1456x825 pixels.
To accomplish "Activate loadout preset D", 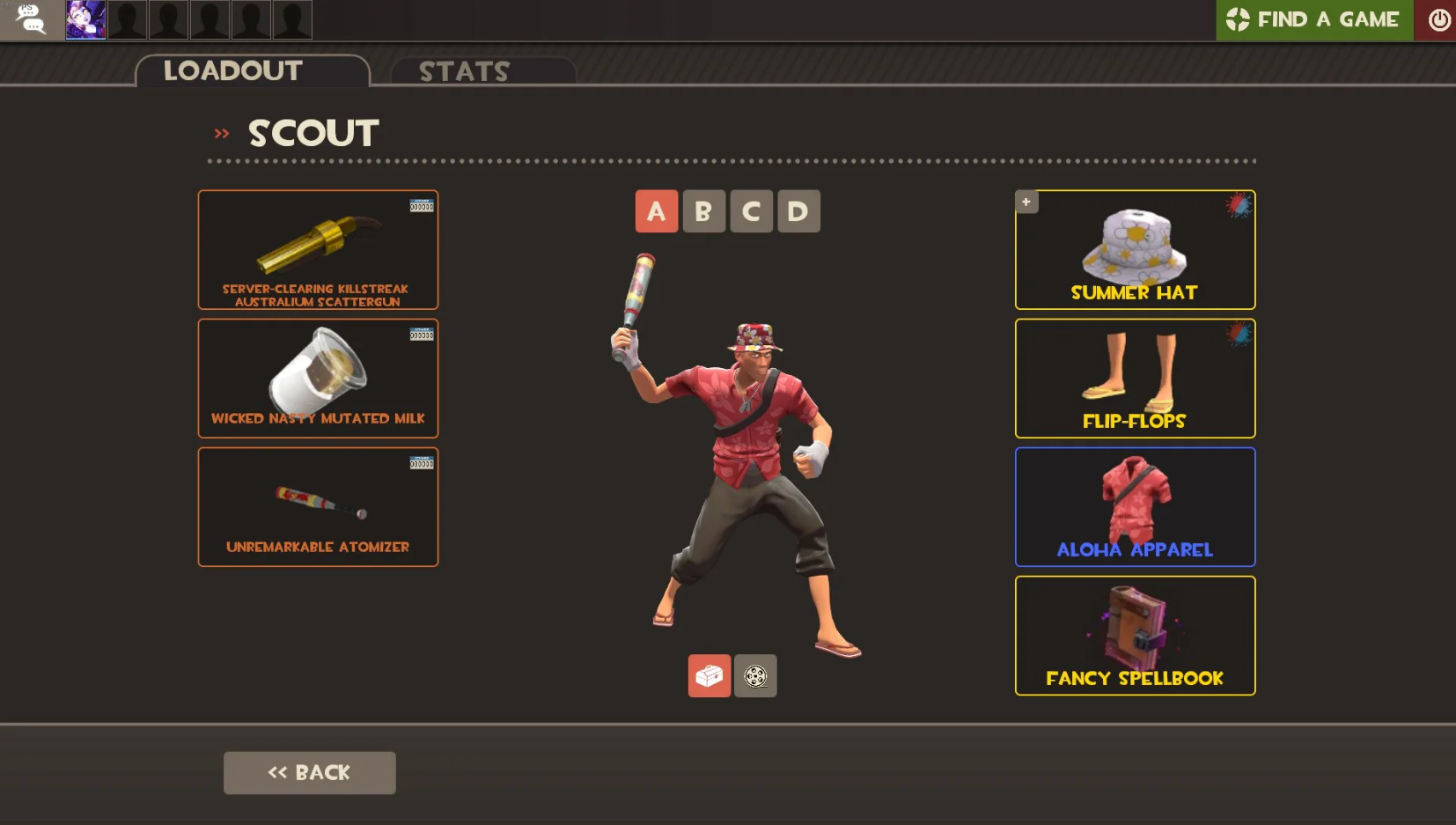I will click(798, 211).
